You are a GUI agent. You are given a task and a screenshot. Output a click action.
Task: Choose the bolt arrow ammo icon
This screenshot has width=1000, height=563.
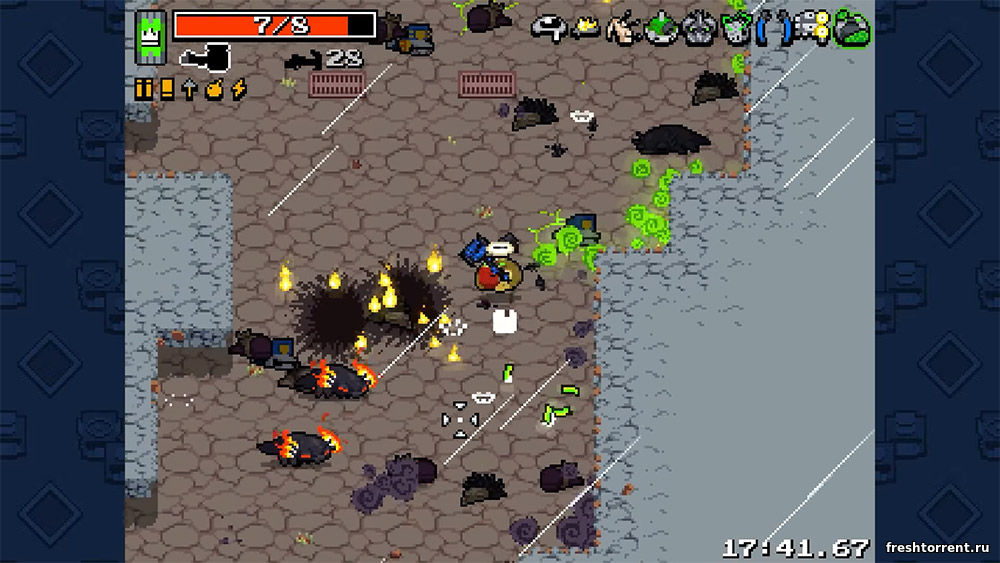click(x=189, y=89)
